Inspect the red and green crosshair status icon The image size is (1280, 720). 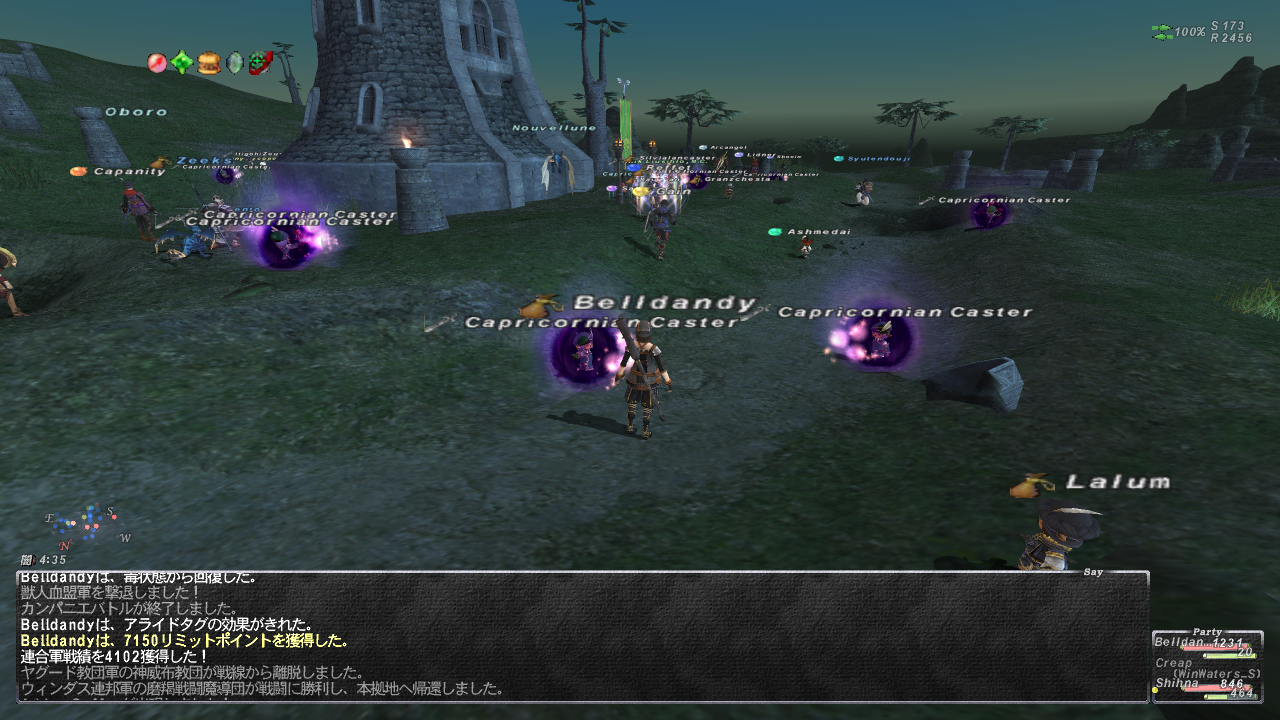coord(260,63)
